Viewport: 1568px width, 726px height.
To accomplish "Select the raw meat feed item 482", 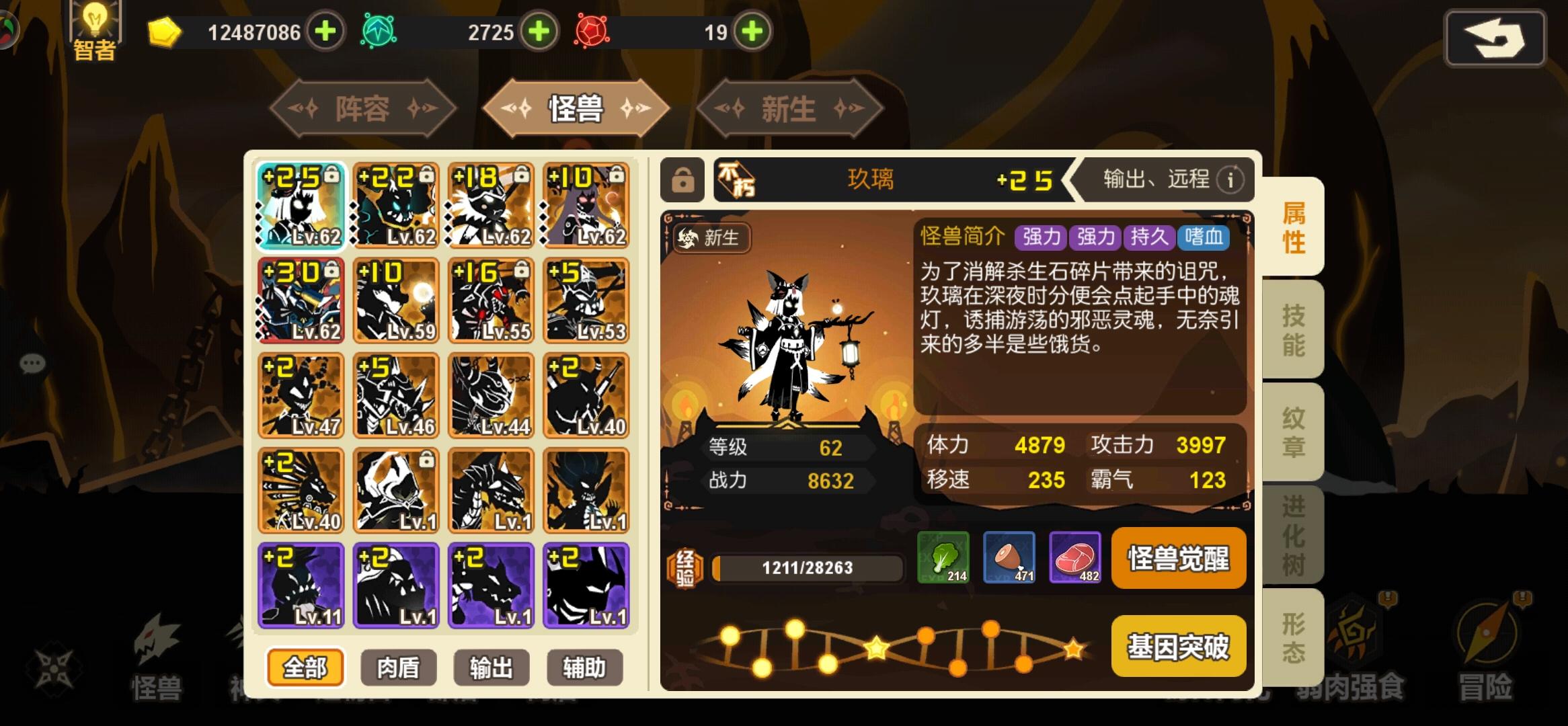I will coord(1076,559).
